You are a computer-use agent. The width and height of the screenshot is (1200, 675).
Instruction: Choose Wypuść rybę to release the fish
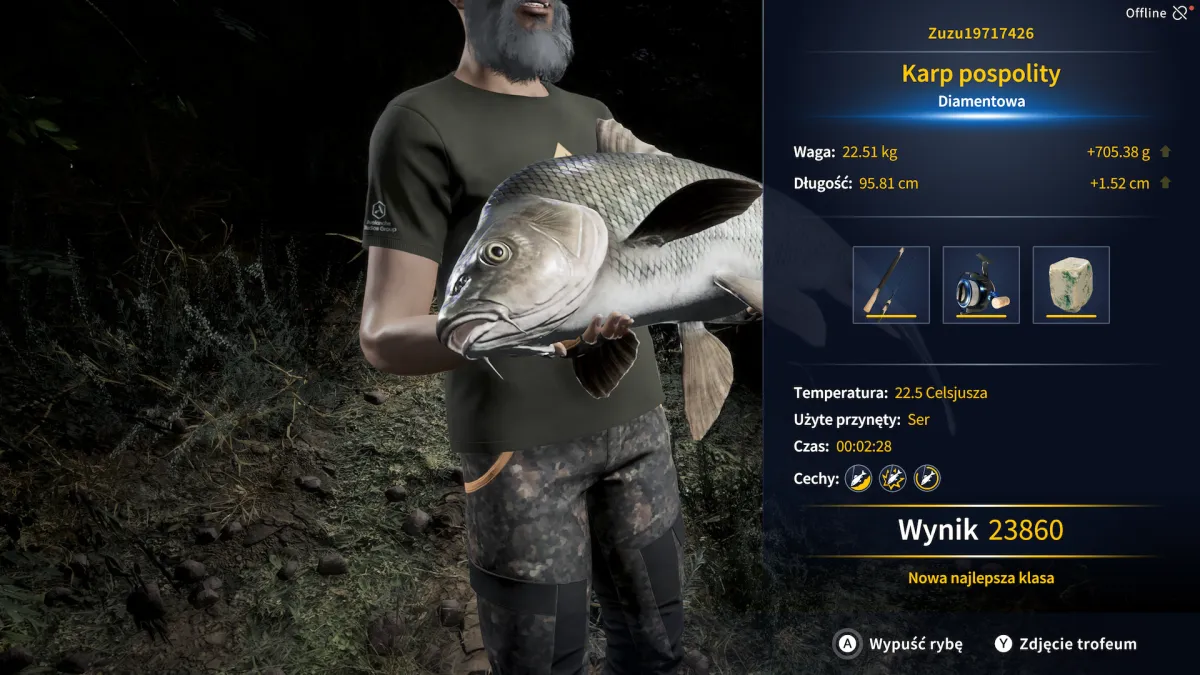coord(899,644)
